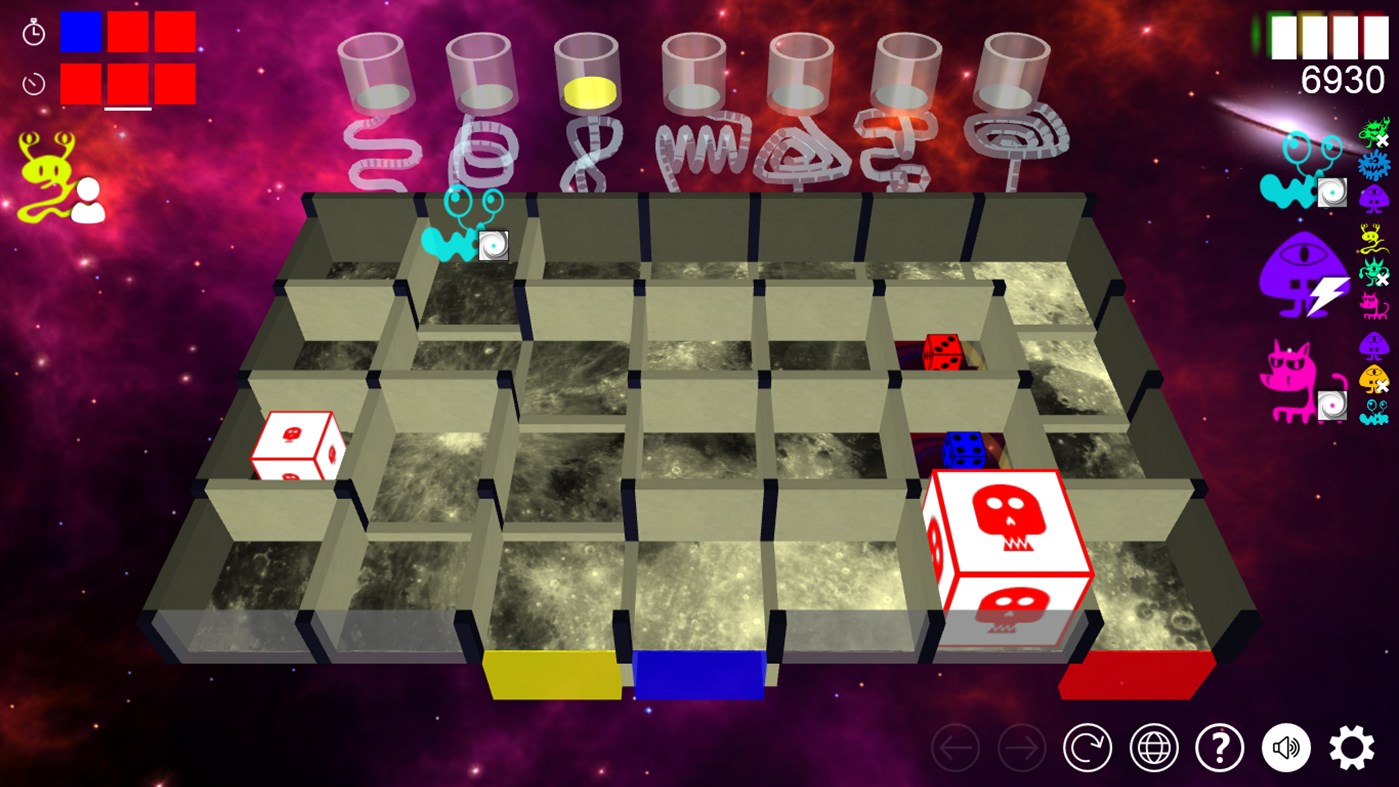
Task: Open the globe language selector
Action: [1152, 747]
